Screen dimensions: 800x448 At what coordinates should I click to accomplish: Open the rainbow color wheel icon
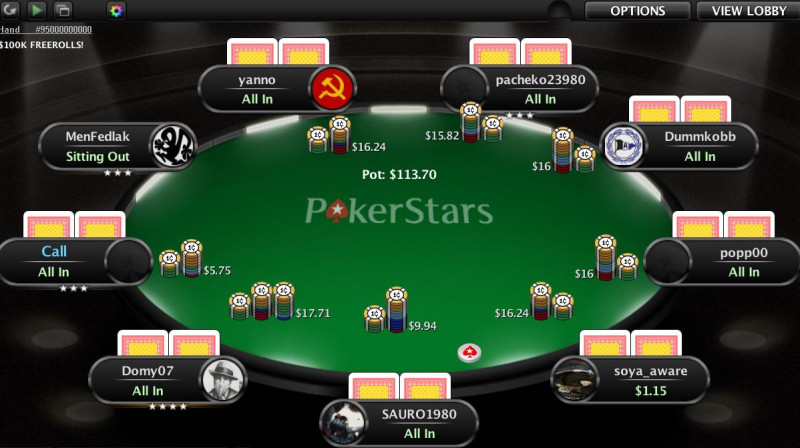click(116, 11)
